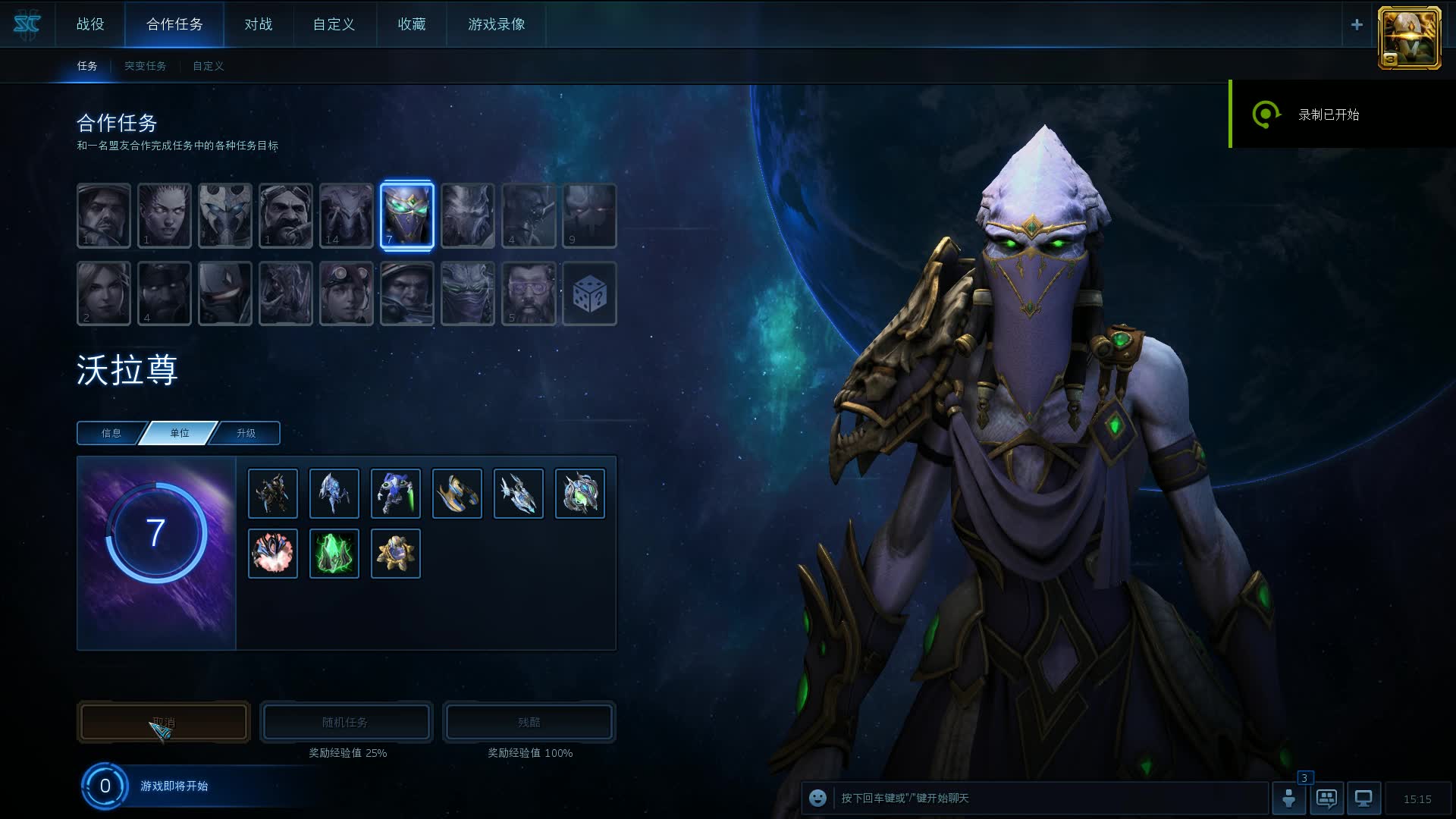Open the 随机任务 random mission selector
This screenshot has height=819, width=1456.
[x=346, y=722]
